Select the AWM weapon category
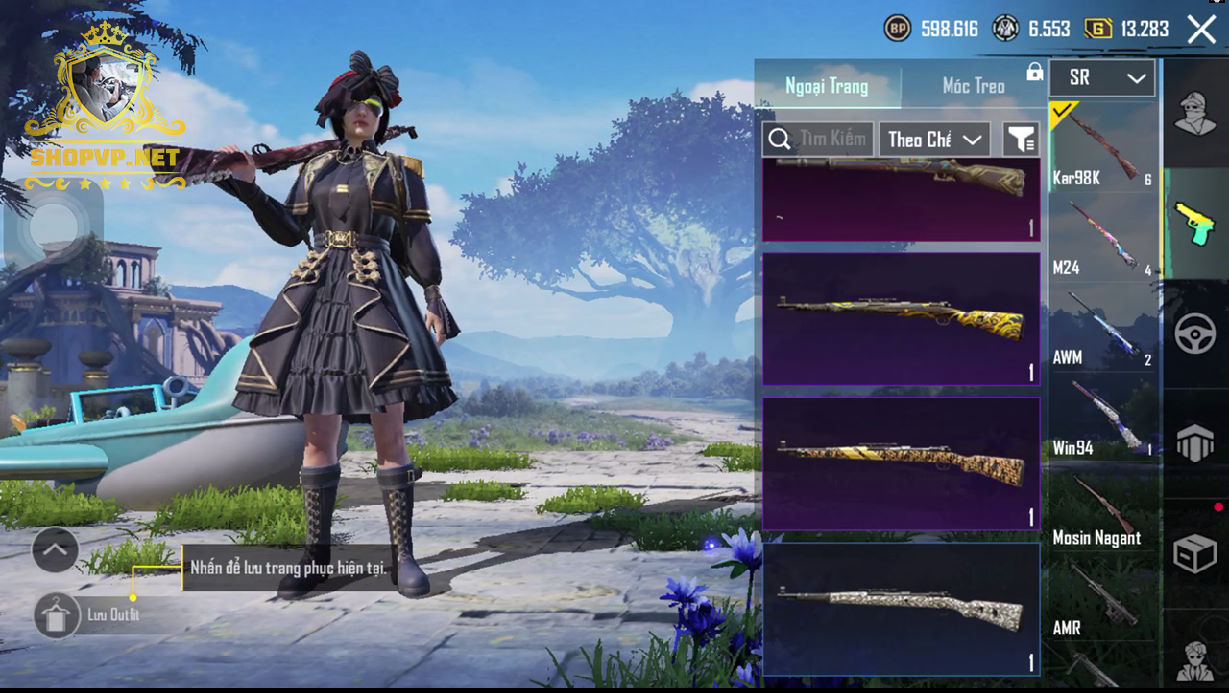1229x693 pixels. click(x=1102, y=328)
